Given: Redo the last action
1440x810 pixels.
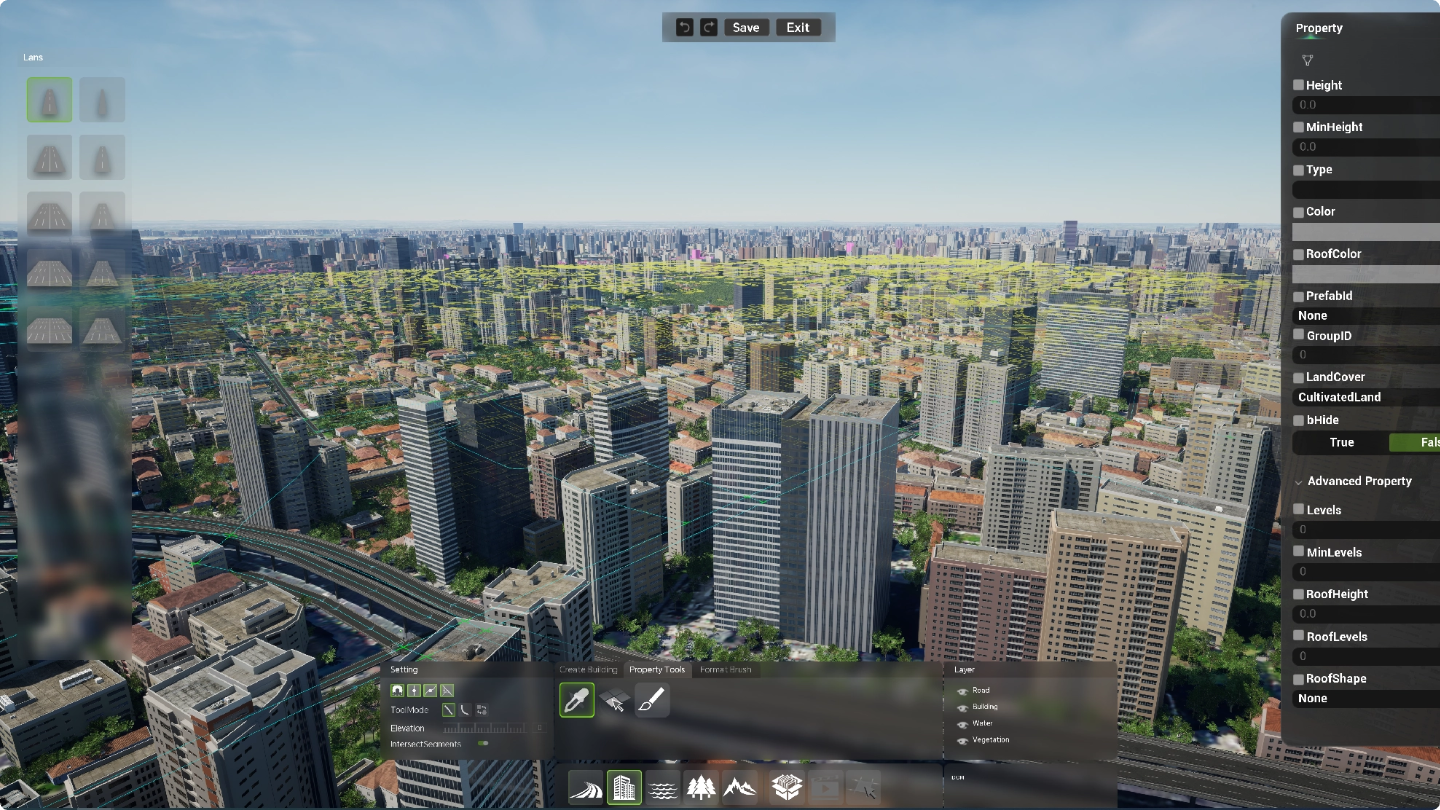Looking at the screenshot, I should (x=709, y=28).
